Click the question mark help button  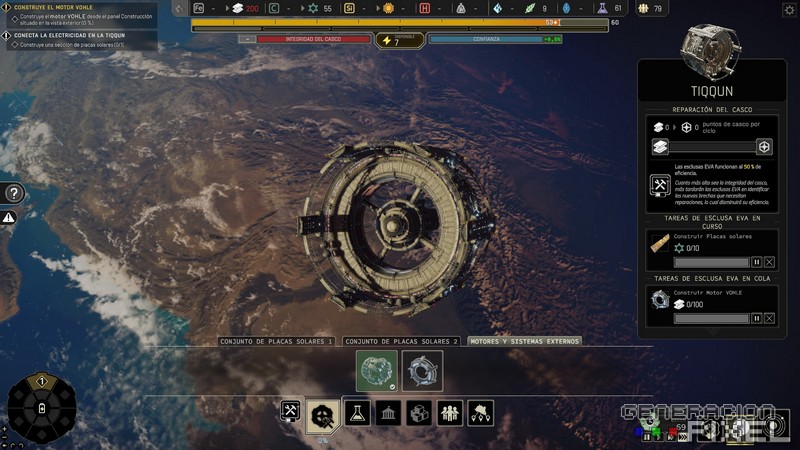click(x=14, y=193)
